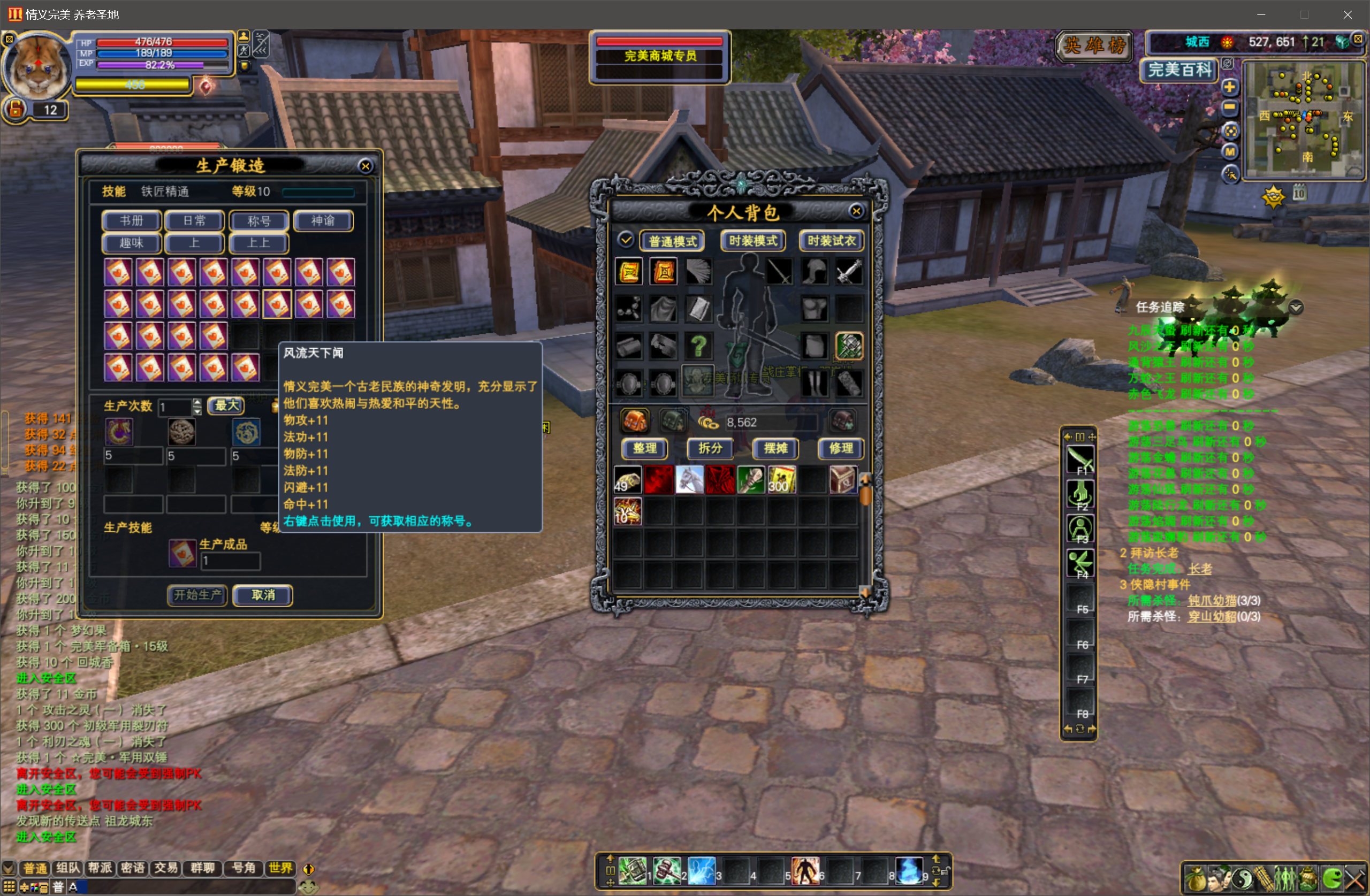
Task: Open the 完美百科 encyclopedia
Action: (x=1179, y=70)
